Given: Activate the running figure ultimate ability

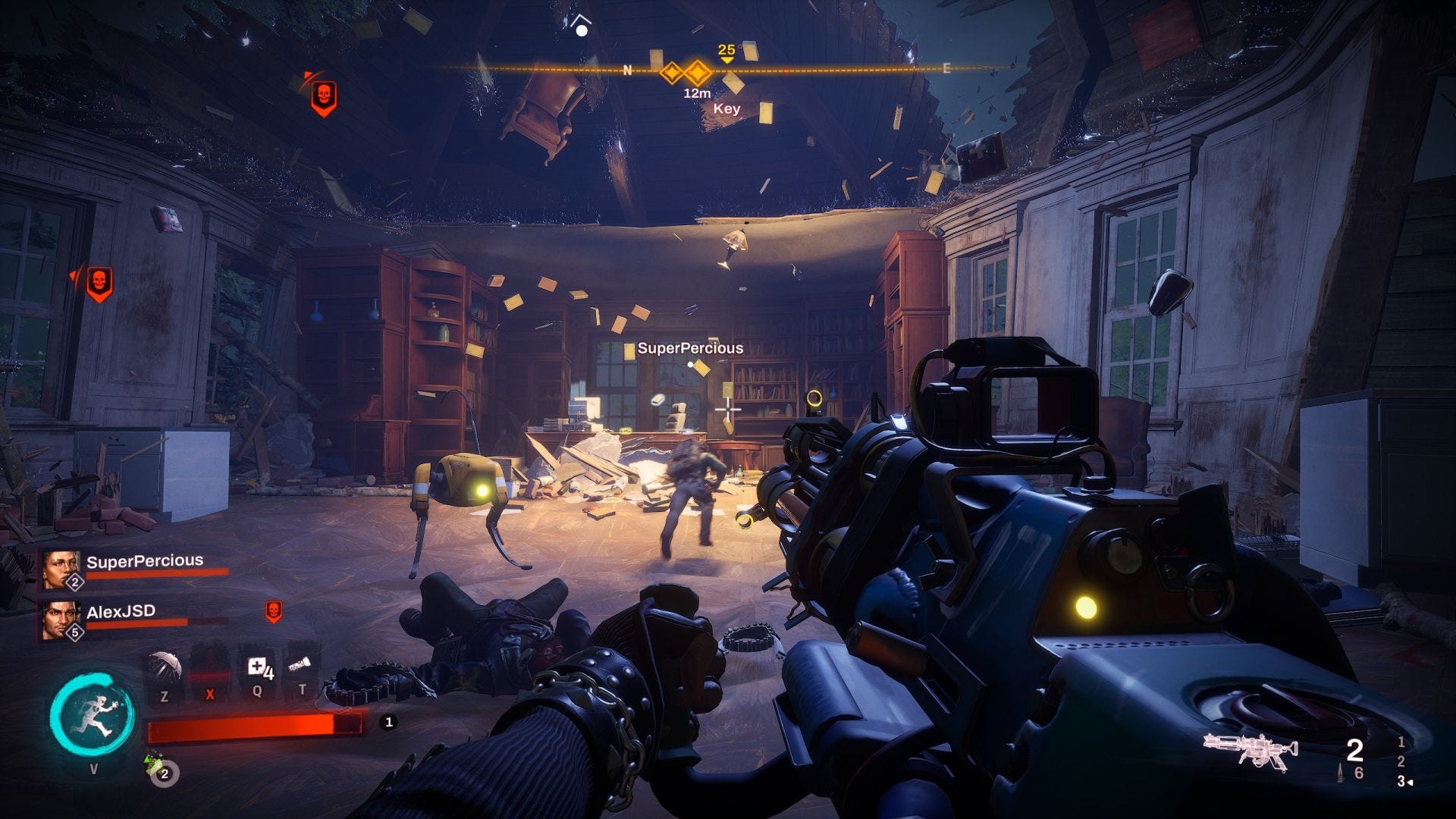Looking at the screenshot, I should click(93, 716).
